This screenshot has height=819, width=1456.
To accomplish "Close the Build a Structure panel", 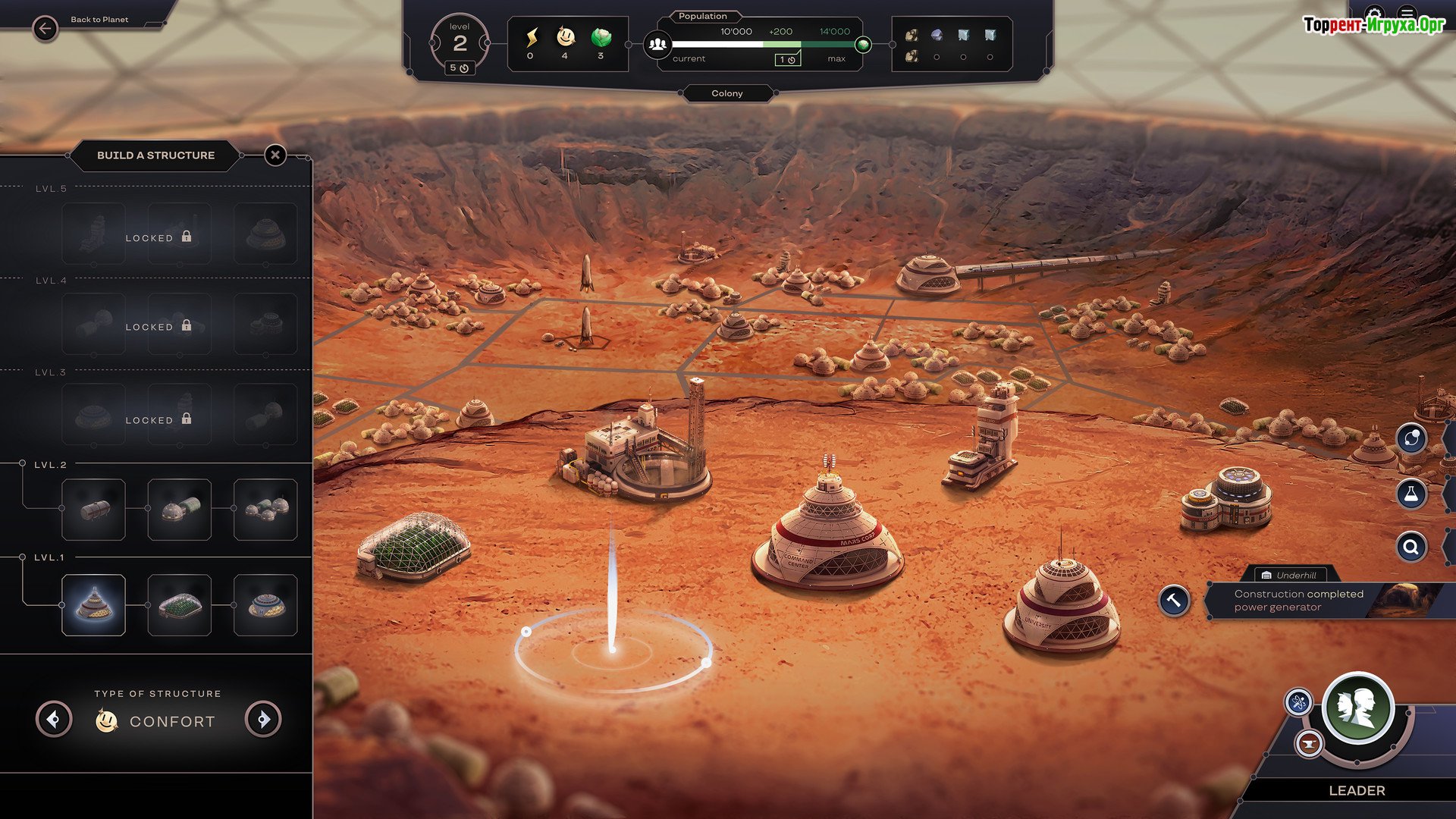I will (x=275, y=155).
